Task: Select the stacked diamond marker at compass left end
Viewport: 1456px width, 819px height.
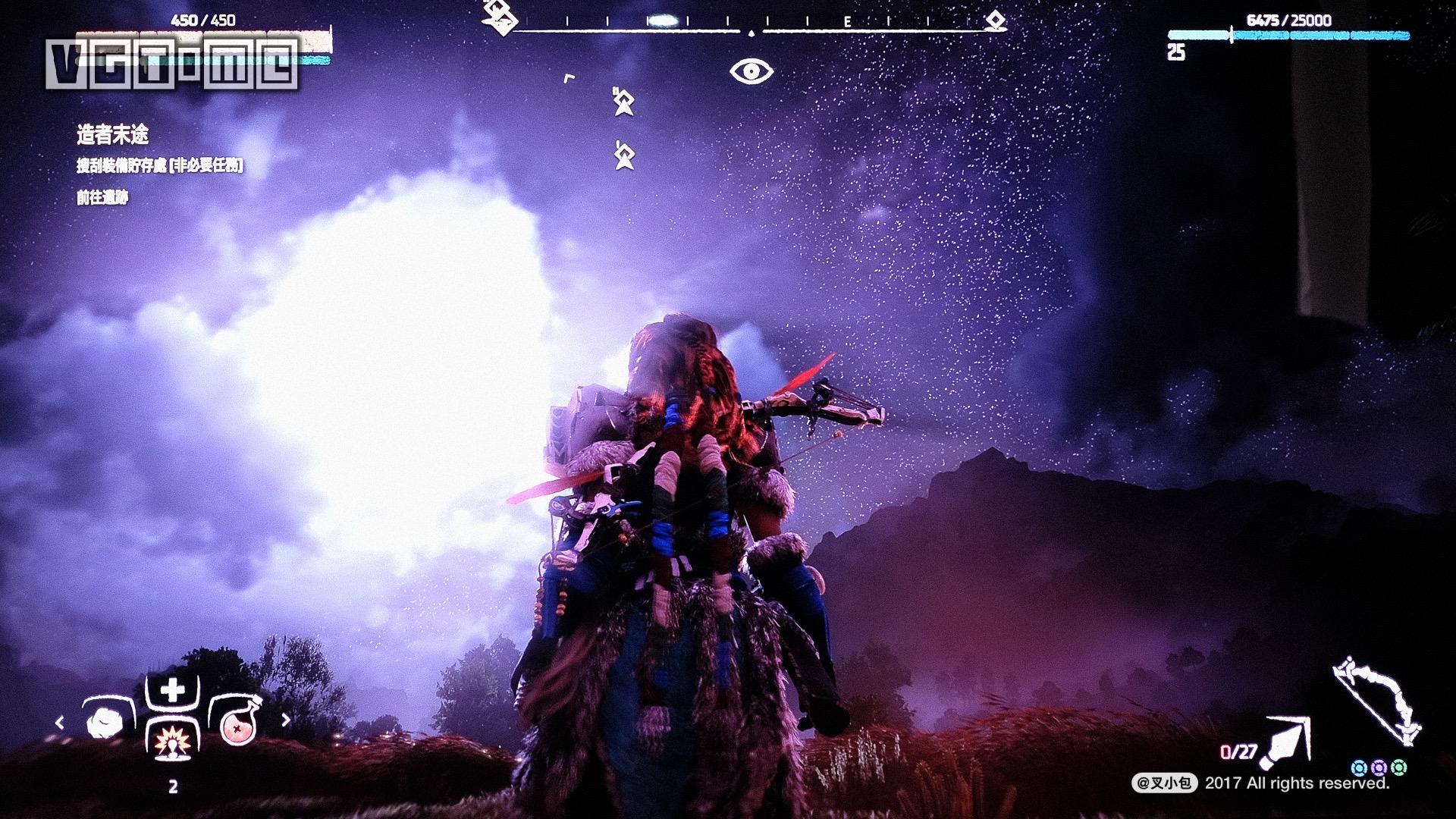Action: 497,16
